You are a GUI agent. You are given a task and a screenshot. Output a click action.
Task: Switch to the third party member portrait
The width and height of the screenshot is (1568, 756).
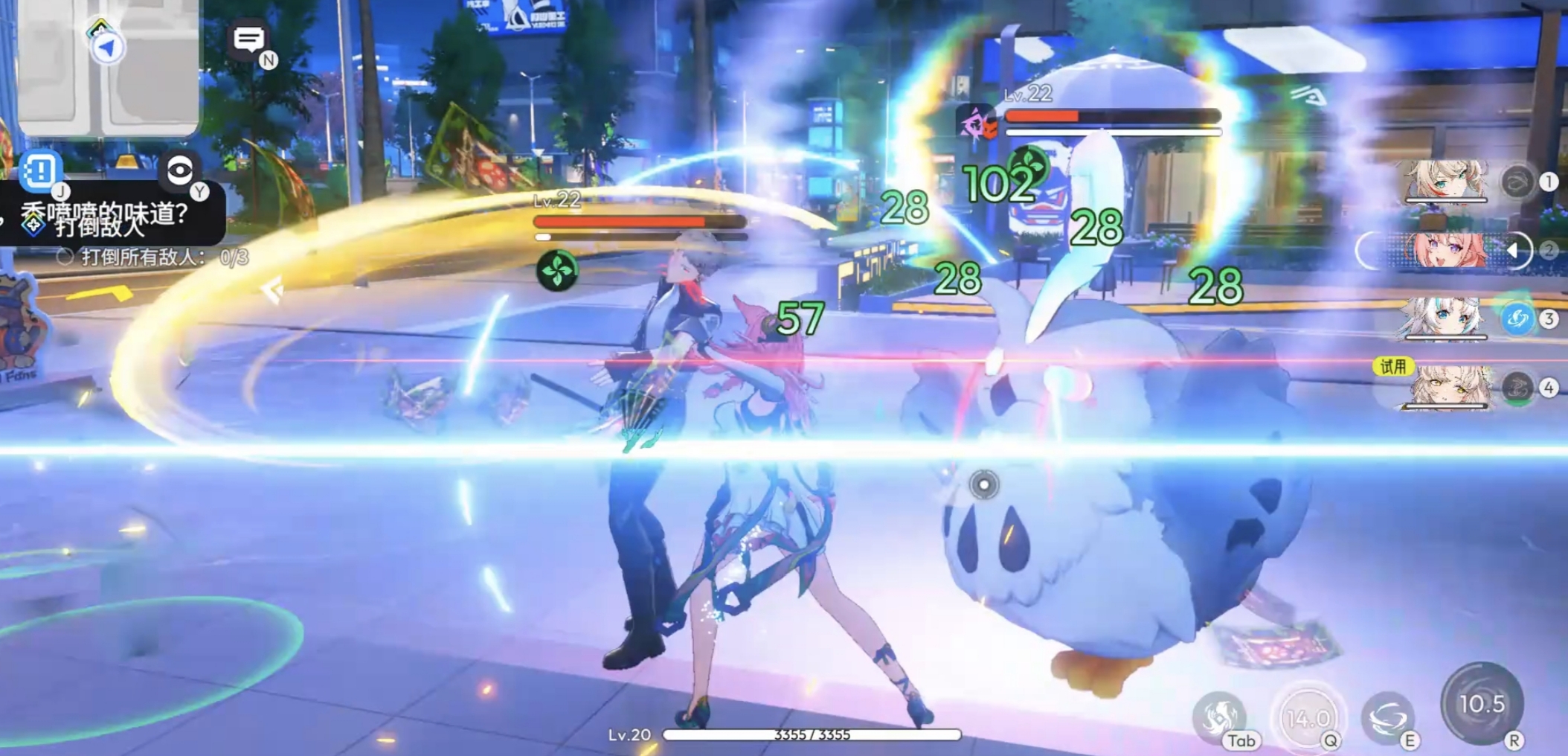pos(1445,318)
